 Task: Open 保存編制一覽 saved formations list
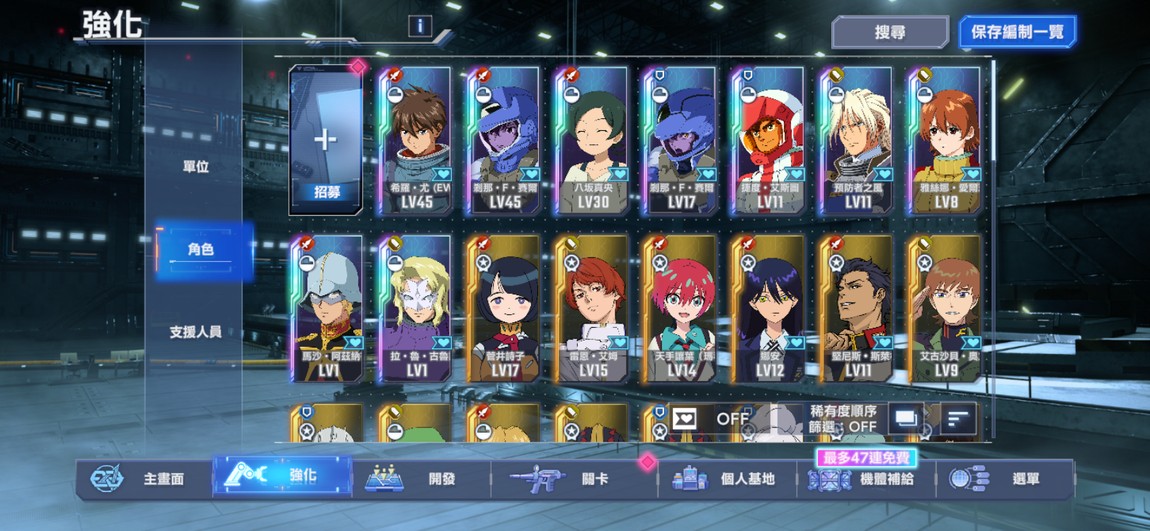[x=1017, y=32]
